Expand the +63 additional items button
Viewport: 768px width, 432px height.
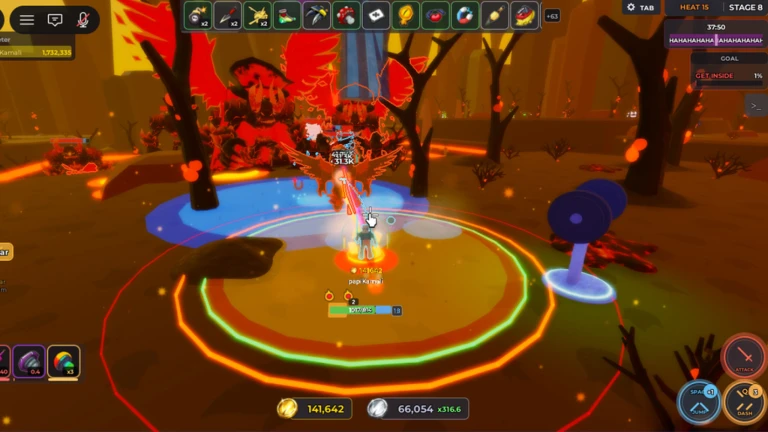pos(551,16)
